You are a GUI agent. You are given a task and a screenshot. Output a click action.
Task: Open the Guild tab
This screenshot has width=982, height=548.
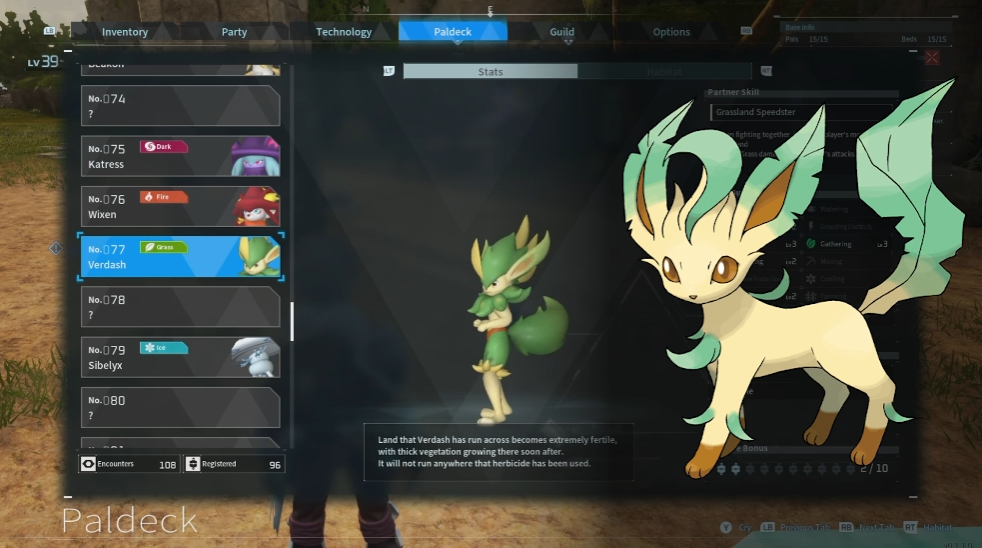coord(562,32)
